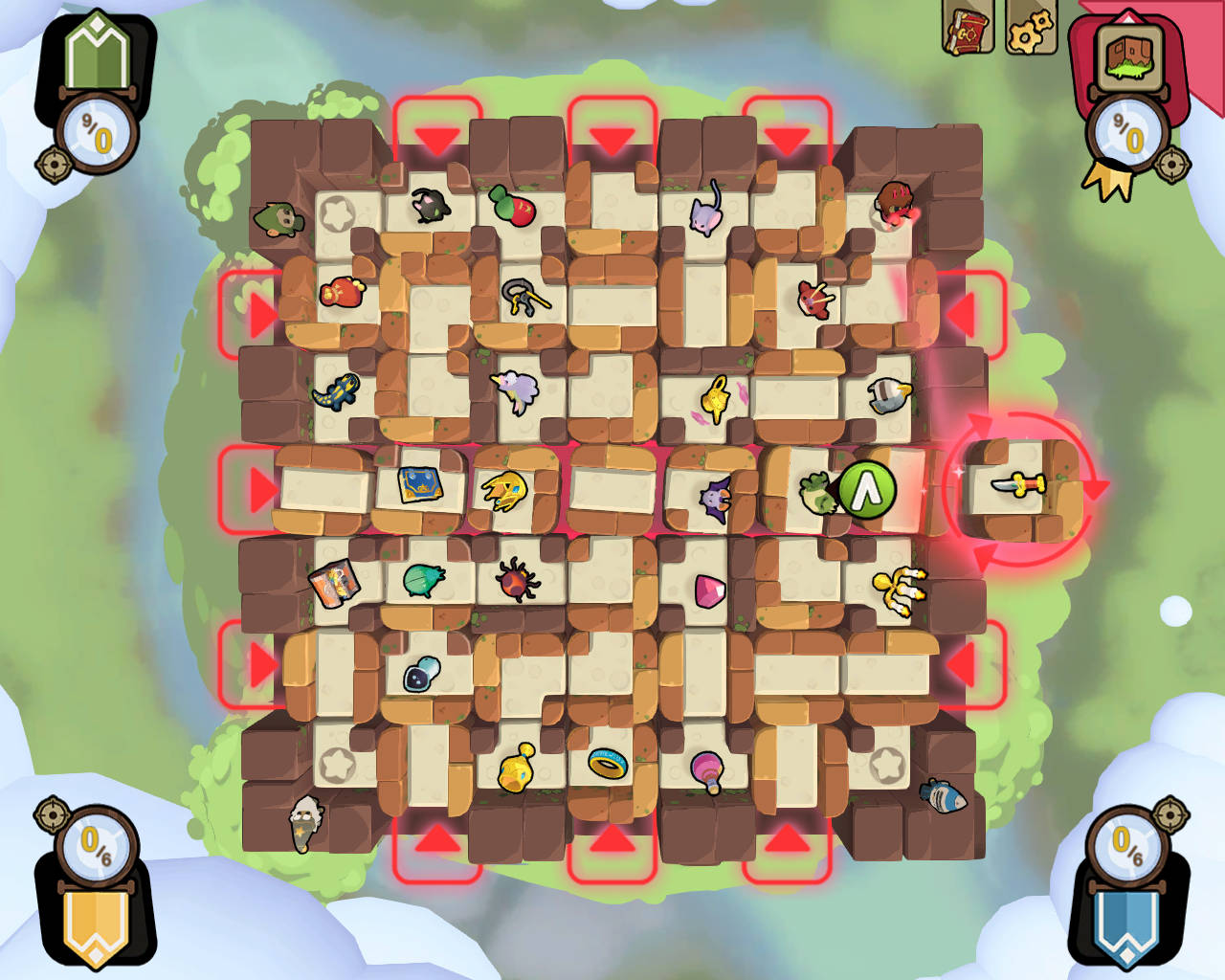1225x980 pixels.
Task: Choose the left-pointing arrow on the ghost orb row
Action: tap(961, 664)
